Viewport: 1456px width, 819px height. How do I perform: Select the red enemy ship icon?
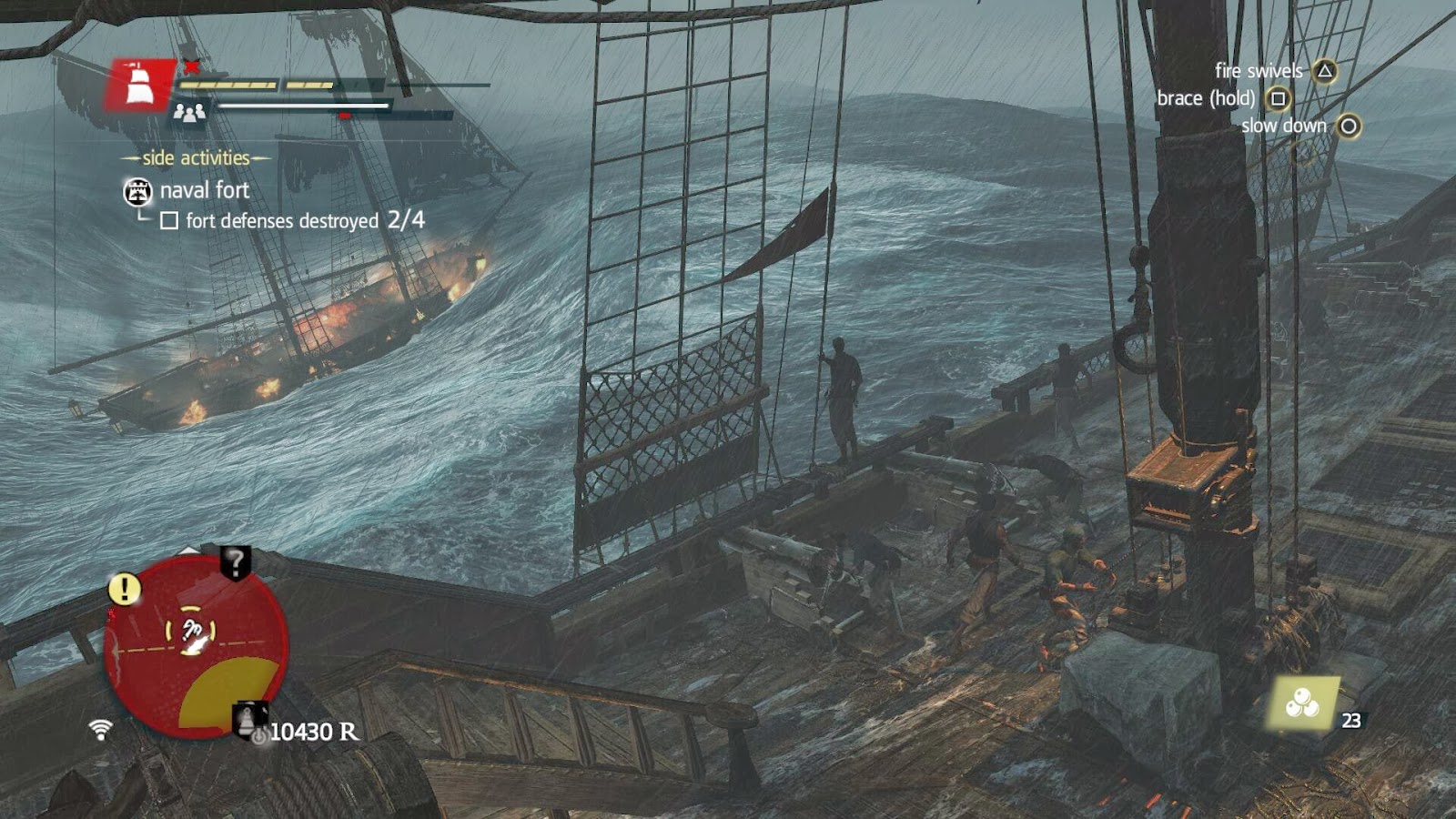point(140,86)
